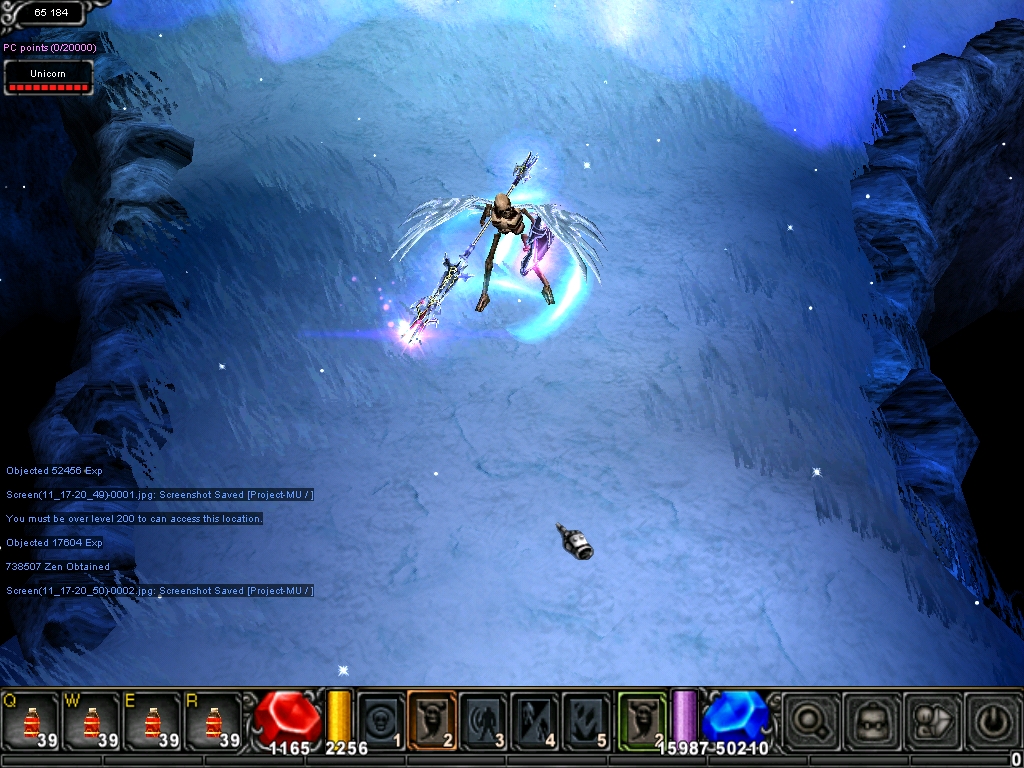Open the magnifying glass search button
This screenshot has height=768, width=1024.
tap(810, 722)
